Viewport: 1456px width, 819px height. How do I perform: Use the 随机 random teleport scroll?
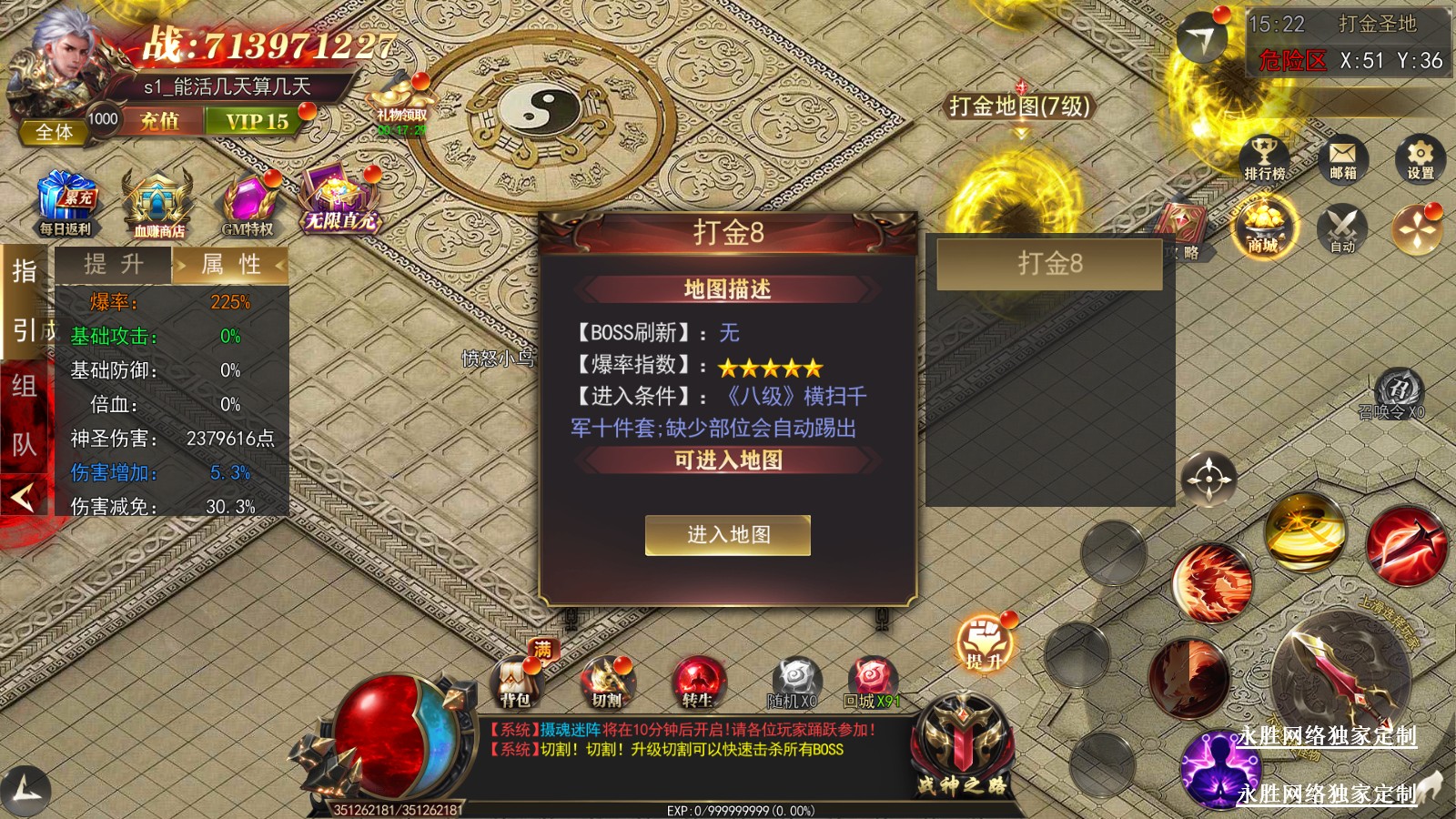point(794,682)
